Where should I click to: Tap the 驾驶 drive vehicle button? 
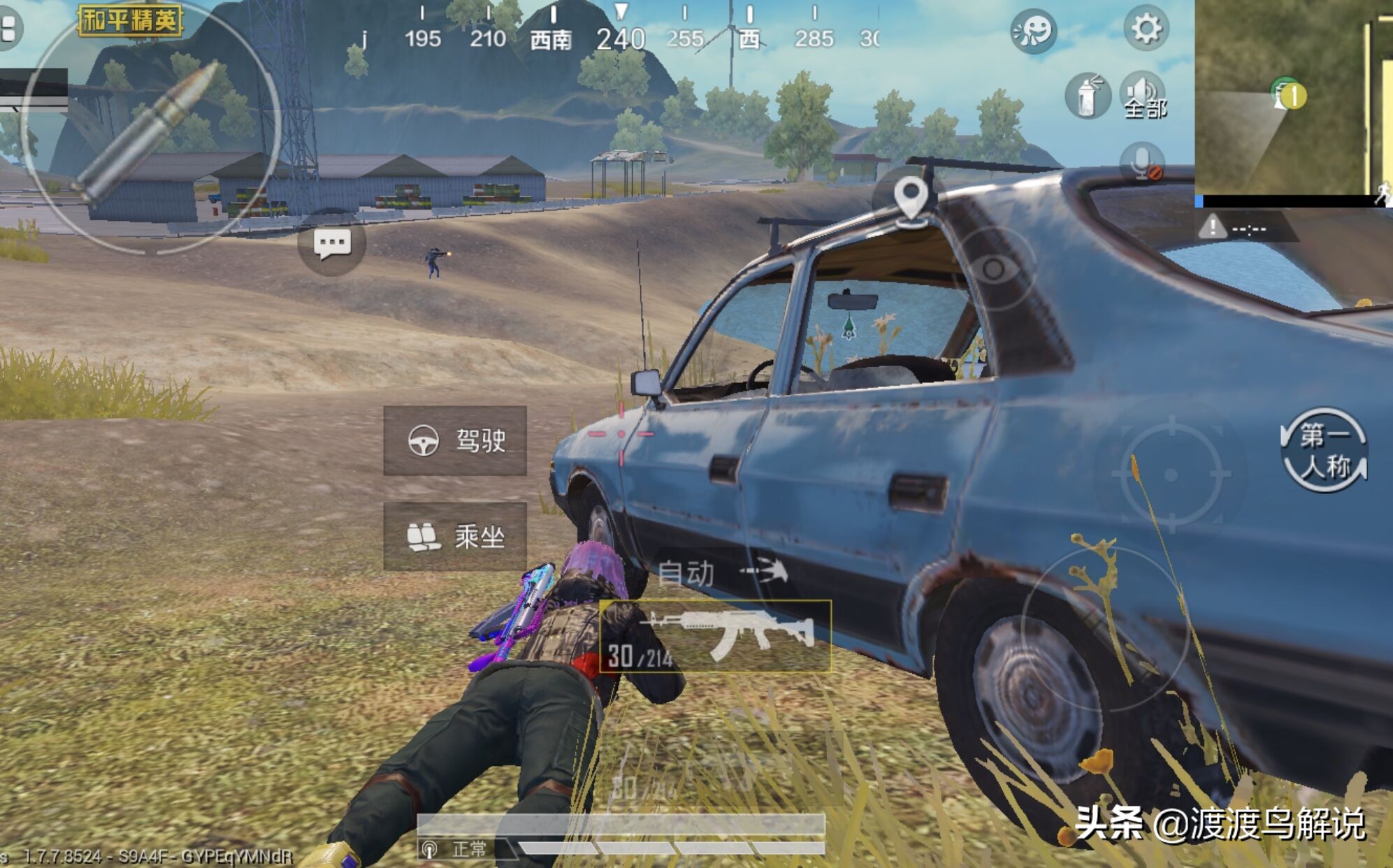click(x=455, y=441)
